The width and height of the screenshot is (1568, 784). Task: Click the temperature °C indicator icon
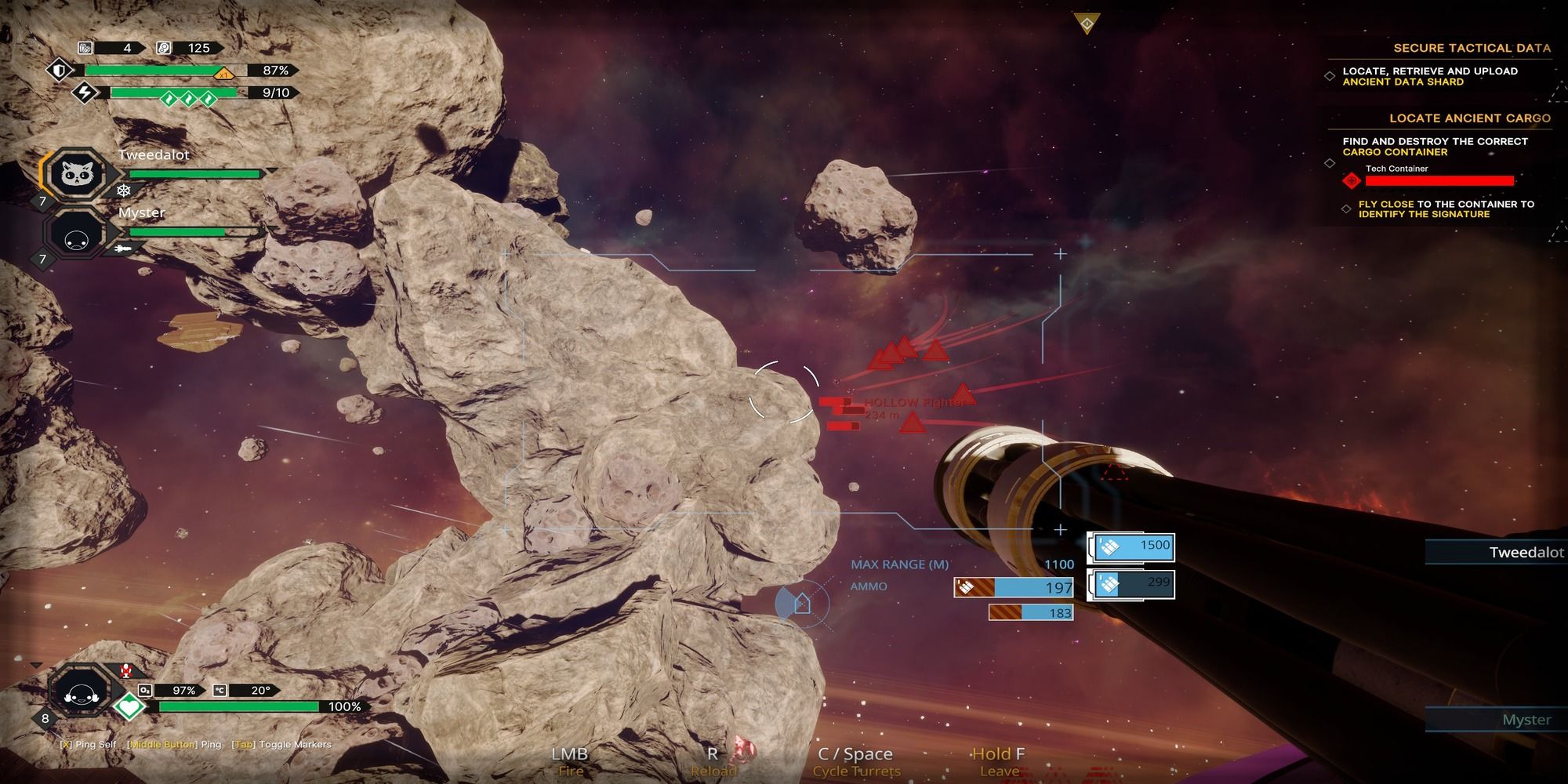click(x=220, y=689)
